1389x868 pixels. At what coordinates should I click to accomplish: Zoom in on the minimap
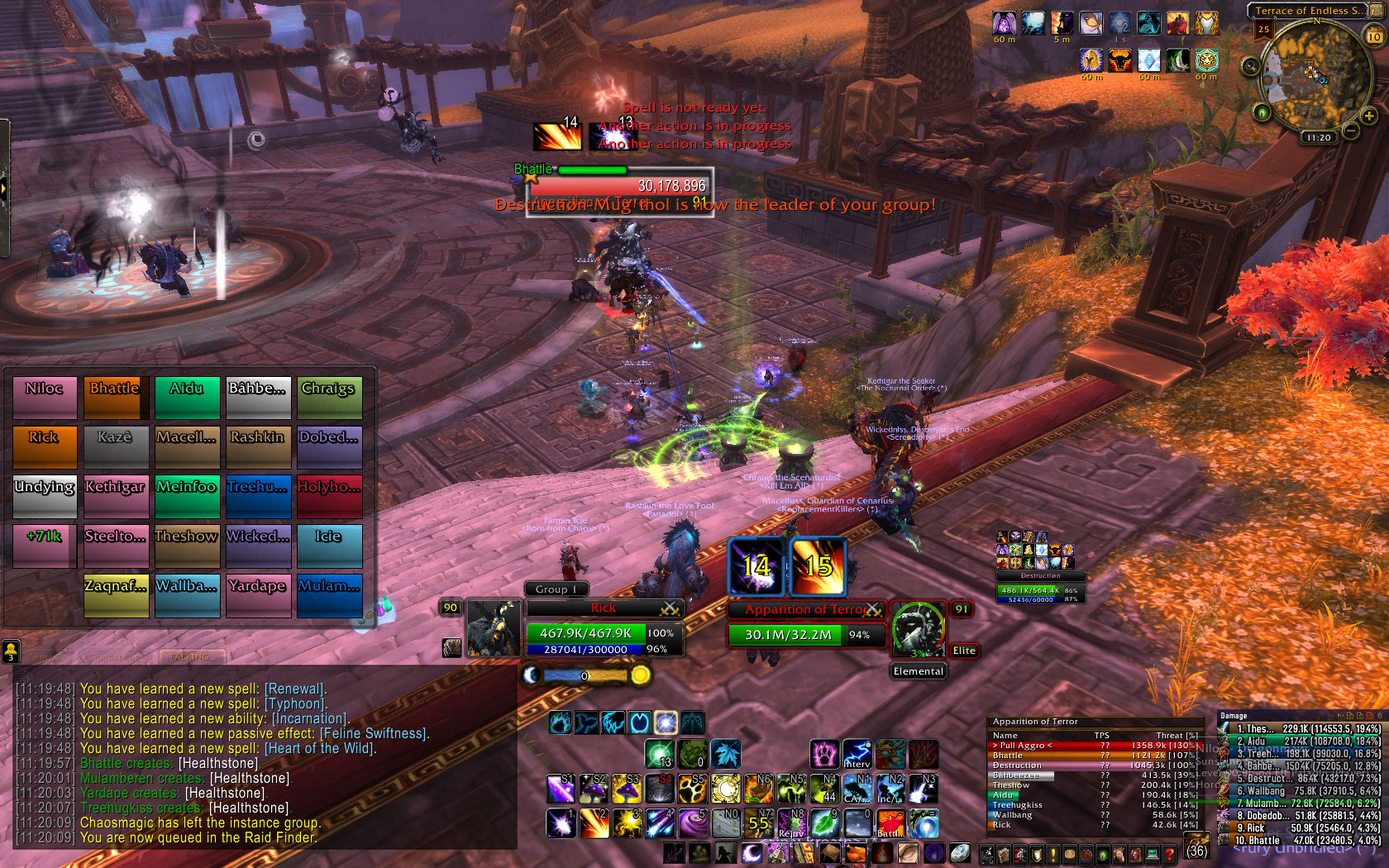[1369, 117]
